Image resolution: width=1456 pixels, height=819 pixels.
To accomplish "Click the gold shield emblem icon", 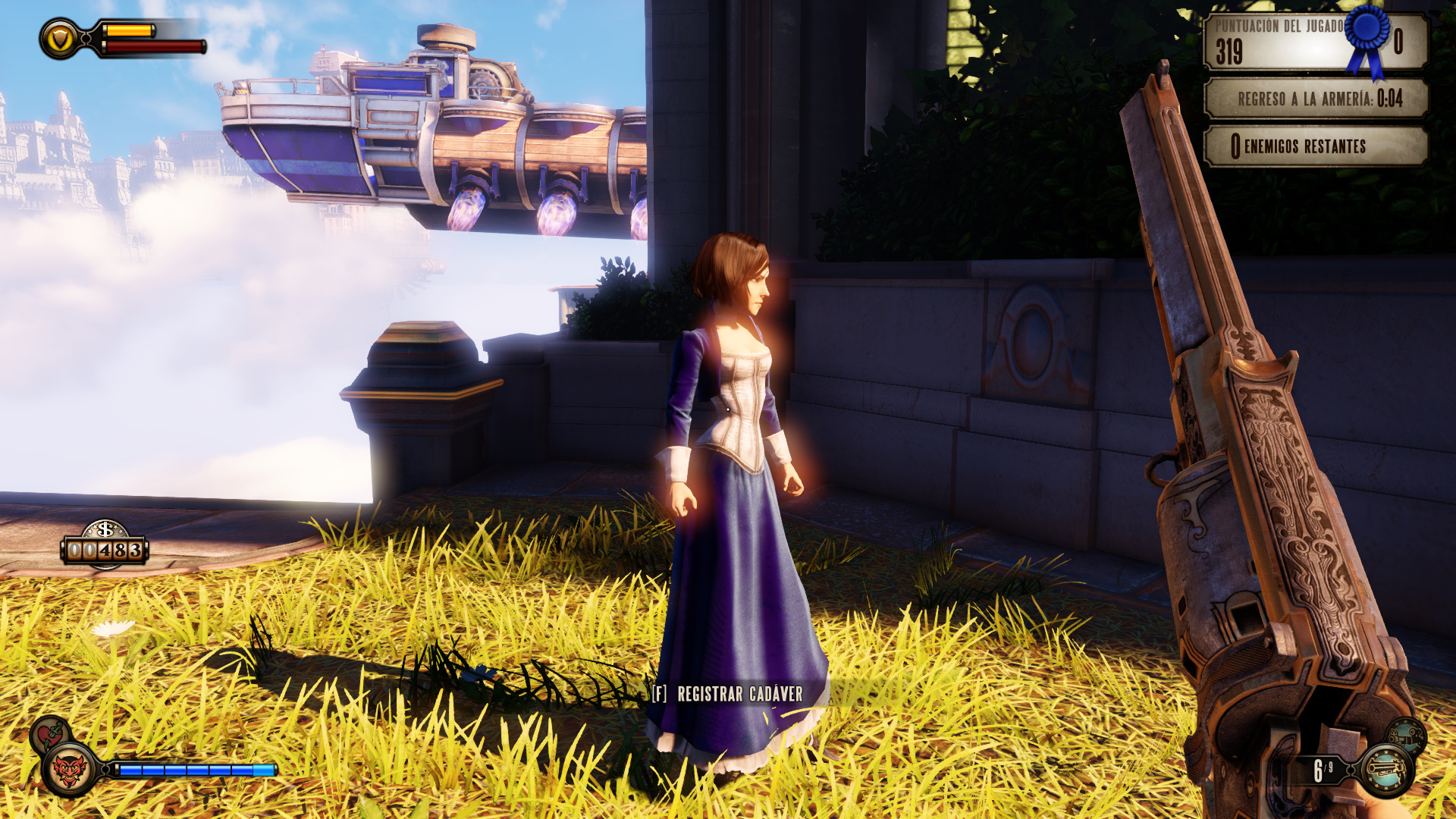I will (61, 39).
